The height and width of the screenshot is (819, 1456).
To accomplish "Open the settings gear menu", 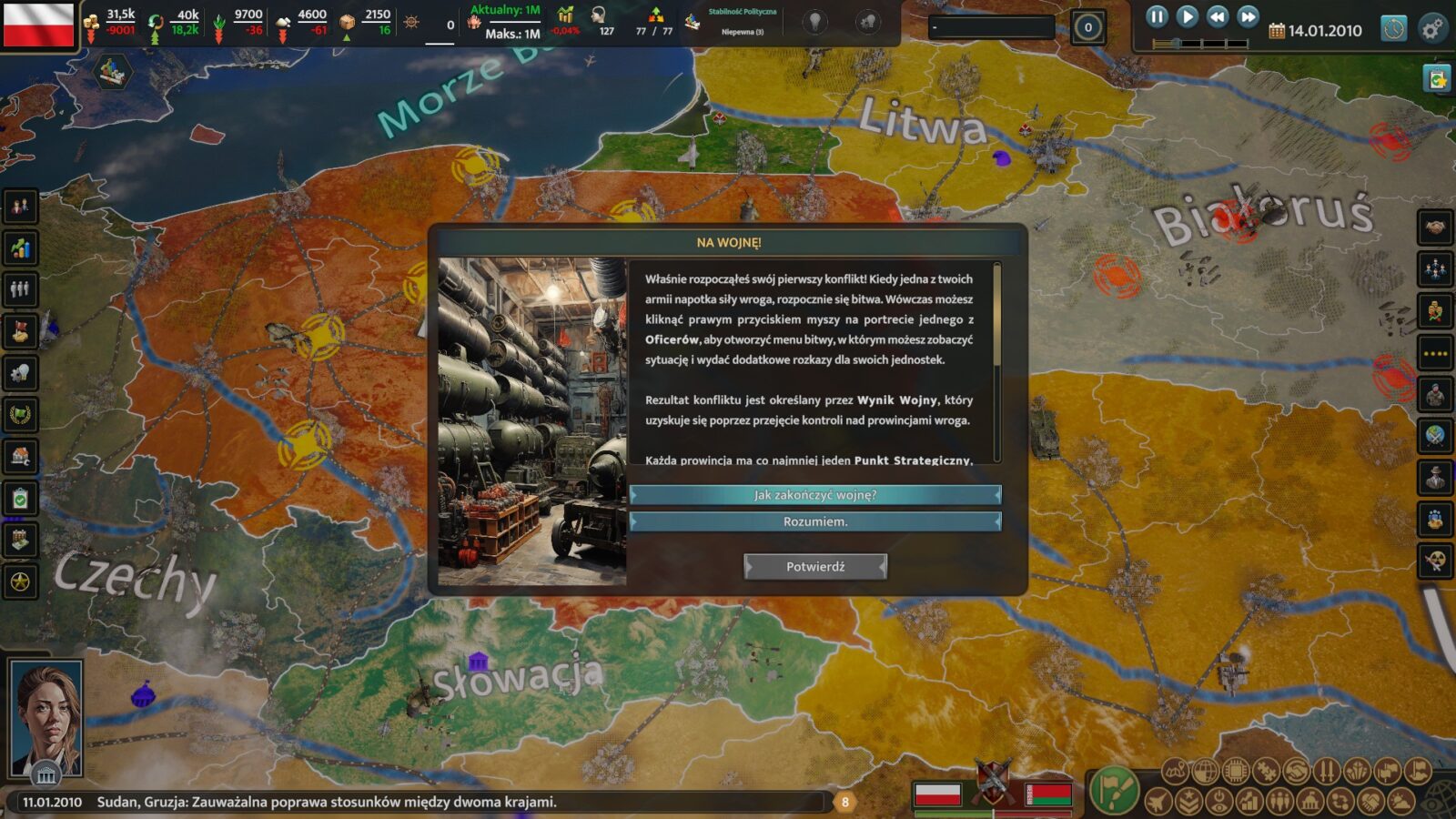I will 1432,29.
